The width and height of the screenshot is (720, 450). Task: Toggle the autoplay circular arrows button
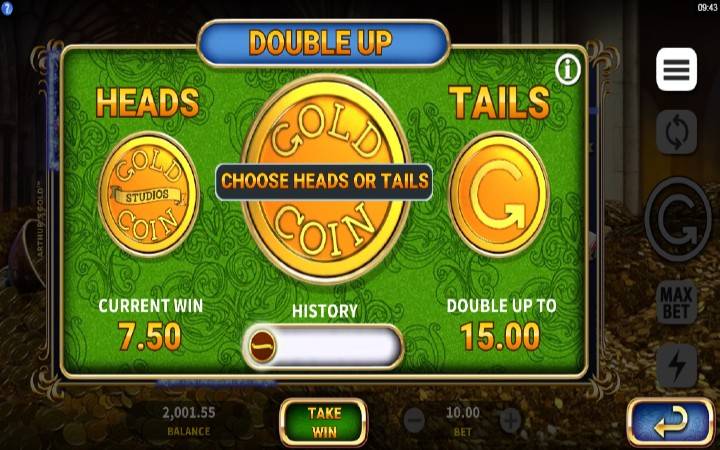(676, 131)
